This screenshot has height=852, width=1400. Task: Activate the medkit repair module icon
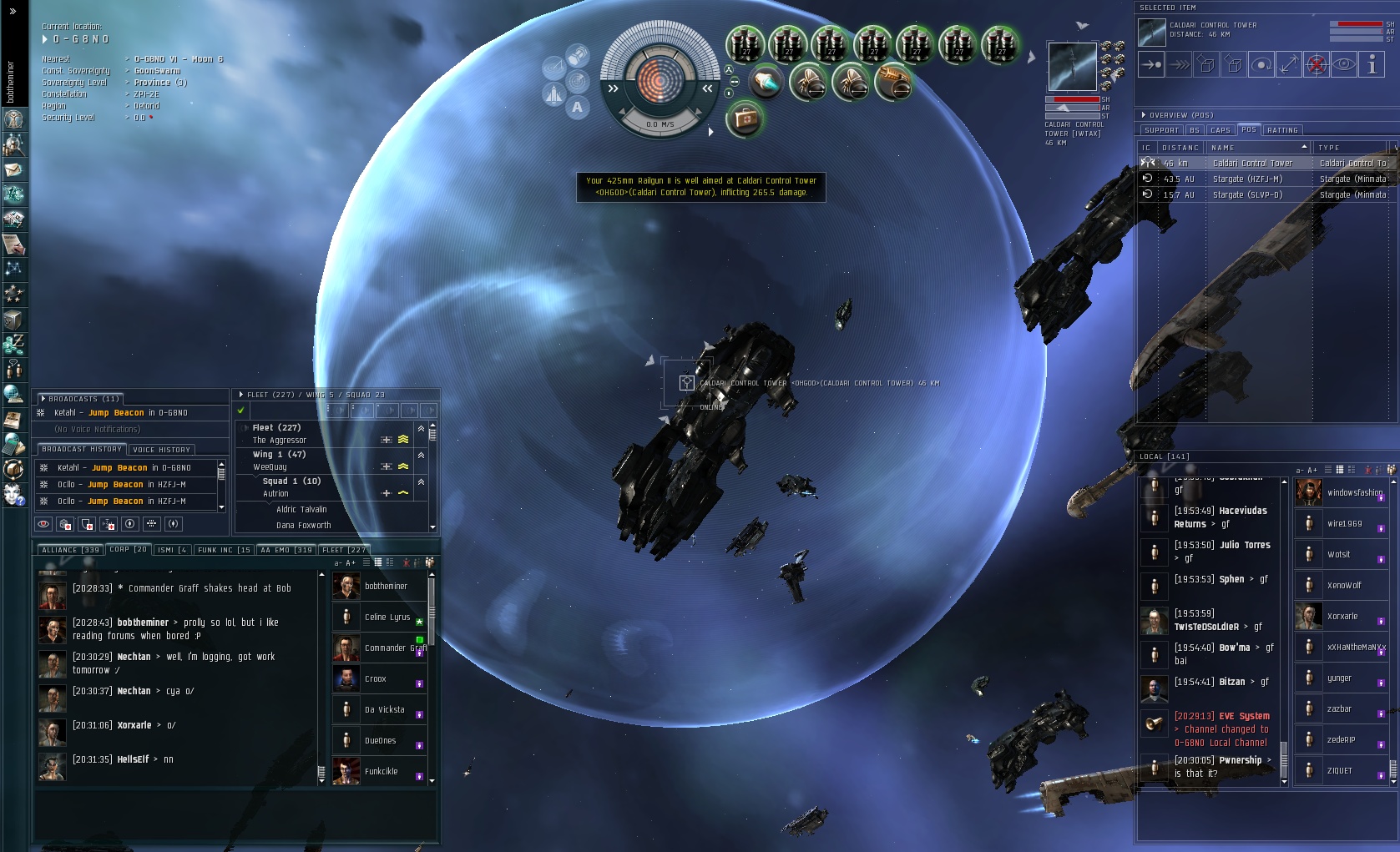point(745,119)
